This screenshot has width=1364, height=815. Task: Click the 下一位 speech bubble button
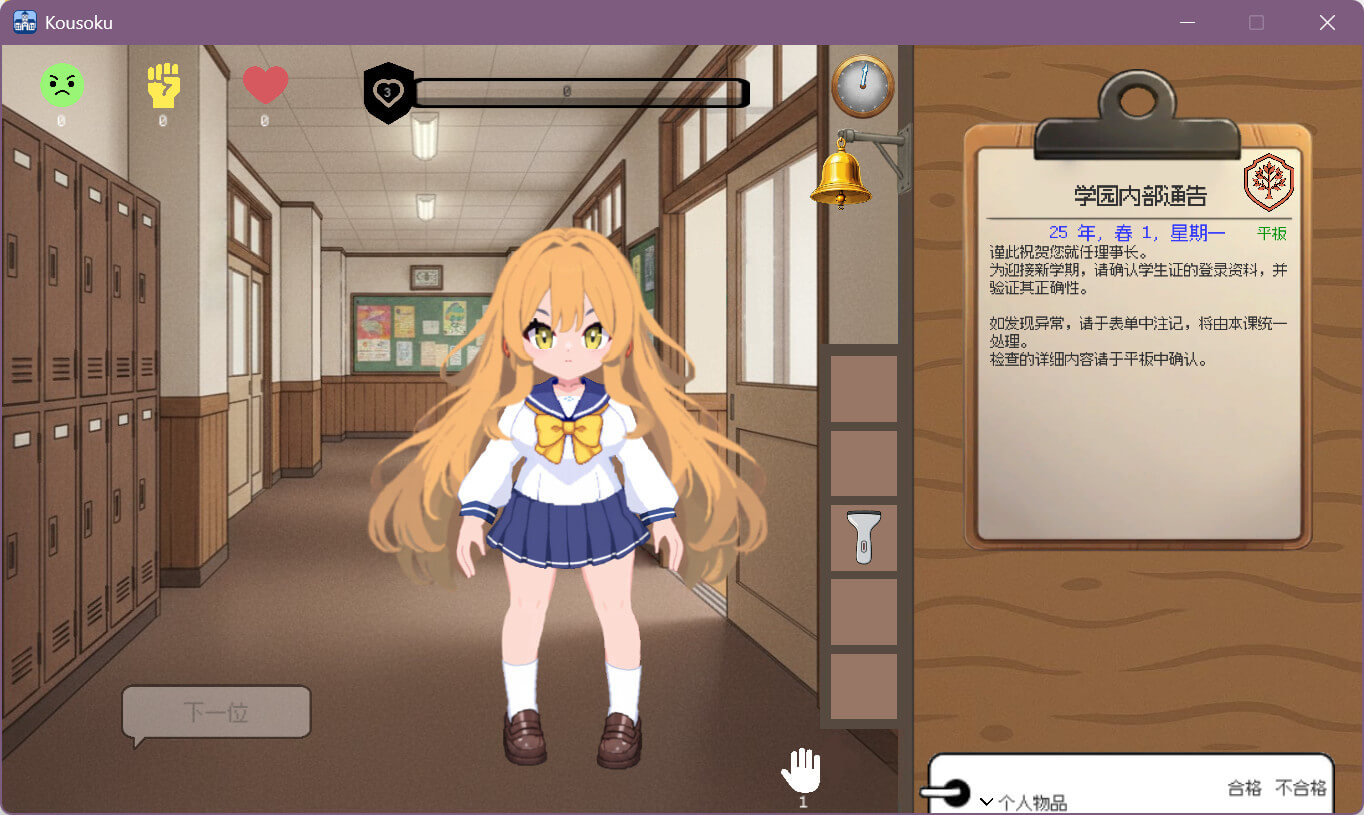pyautogui.click(x=216, y=712)
